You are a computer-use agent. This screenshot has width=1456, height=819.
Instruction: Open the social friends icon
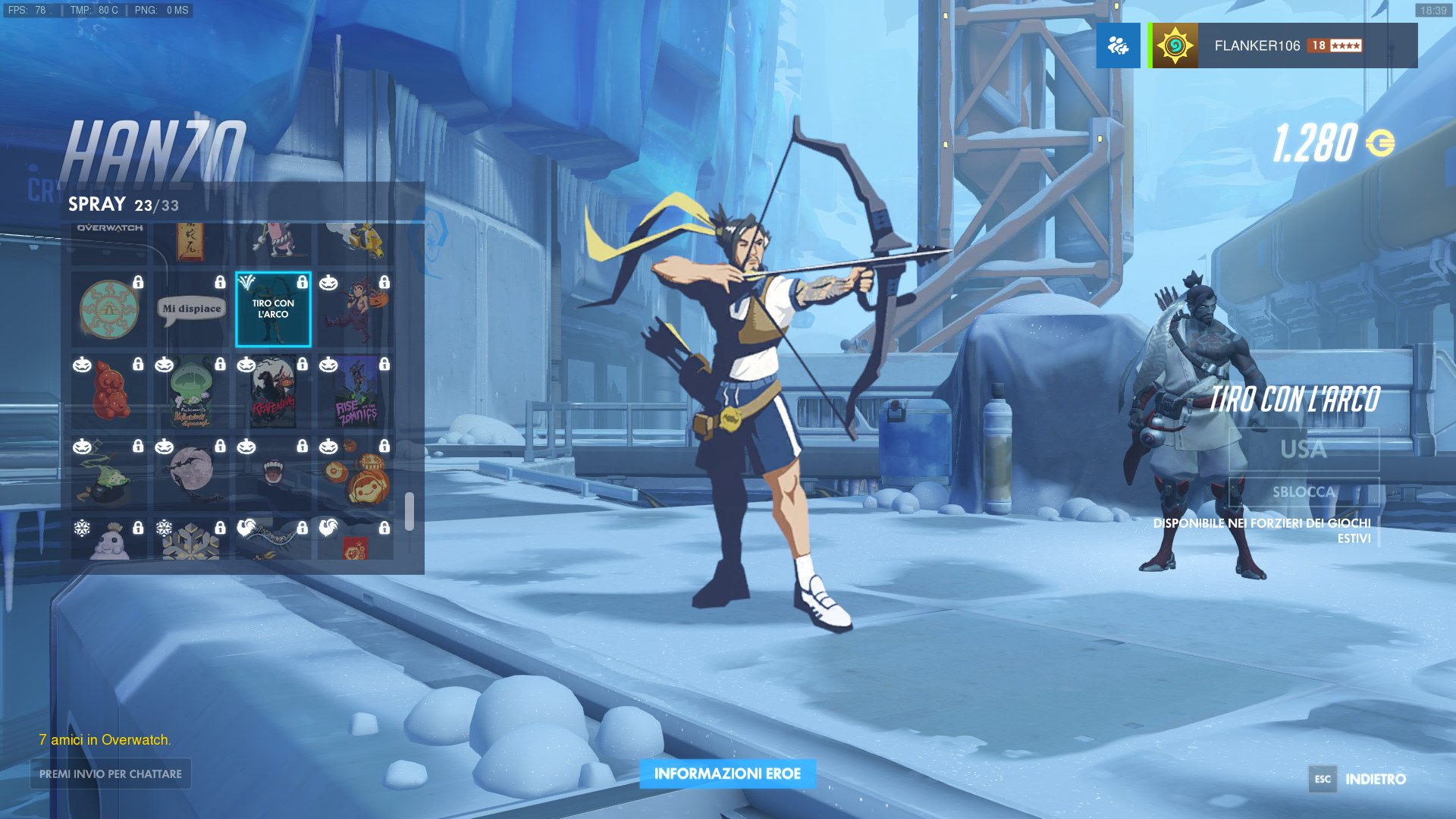pos(1118,45)
